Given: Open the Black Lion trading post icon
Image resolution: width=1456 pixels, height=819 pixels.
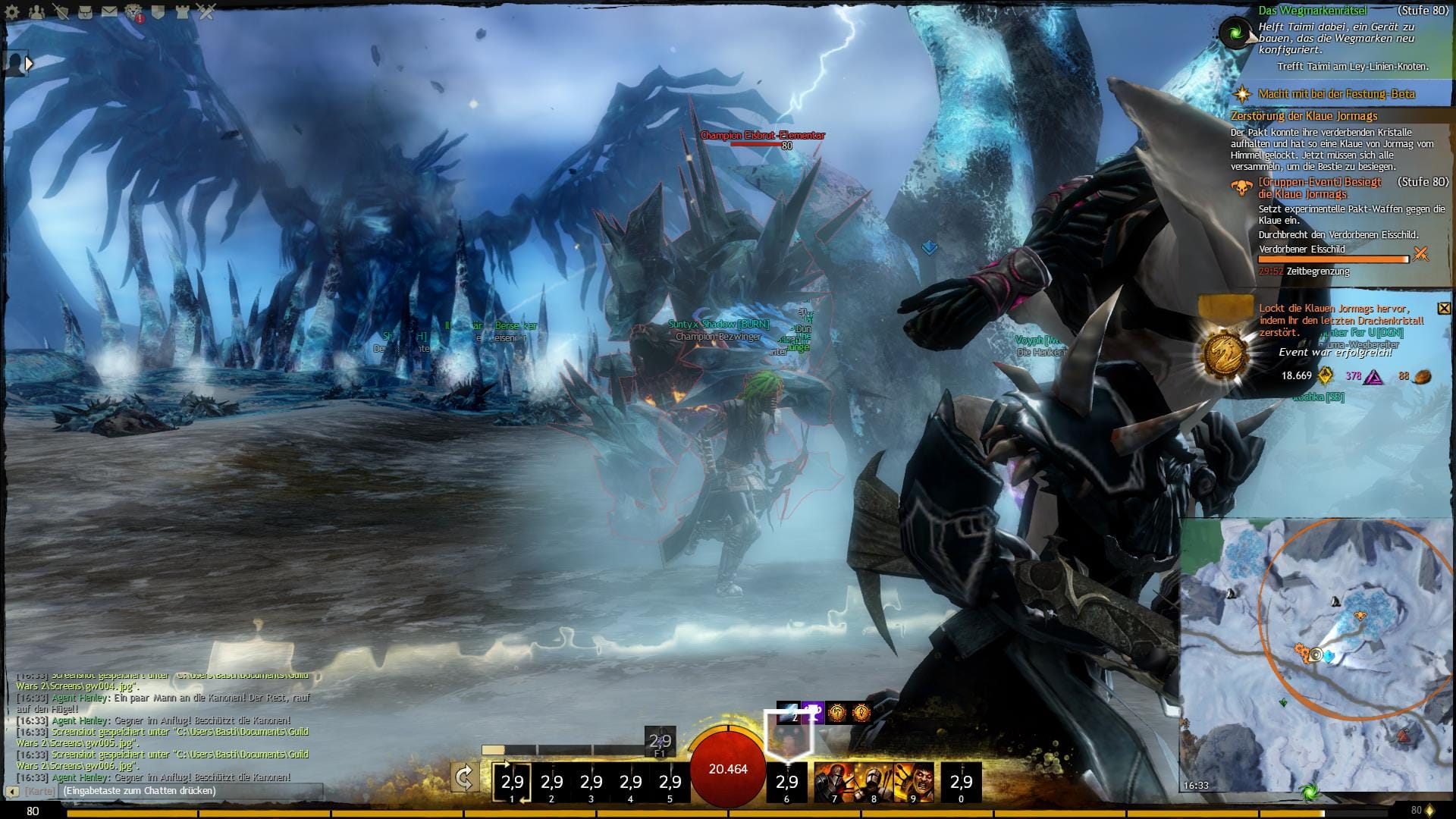Looking at the screenshot, I should point(133,11).
